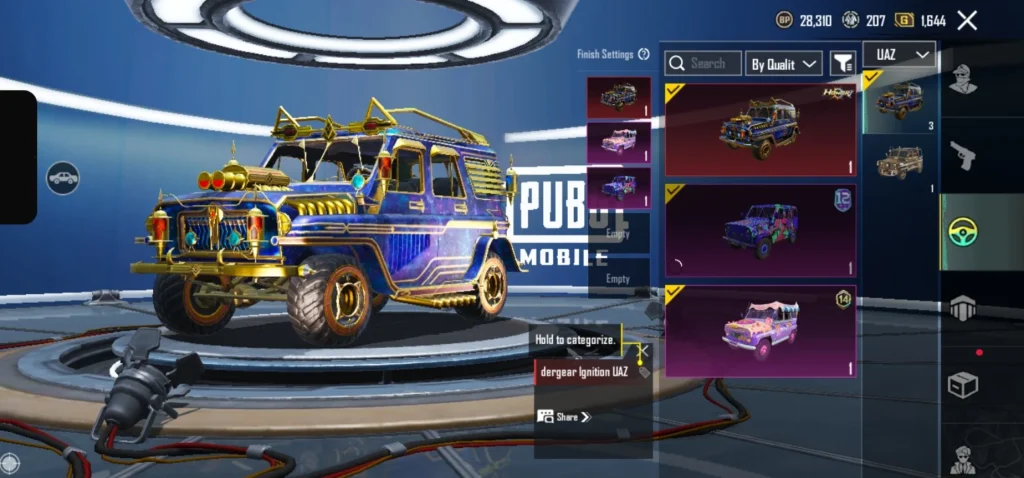The width and height of the screenshot is (1024, 478).
Task: Open the UAZ vehicle type dropdown
Action: coord(904,54)
